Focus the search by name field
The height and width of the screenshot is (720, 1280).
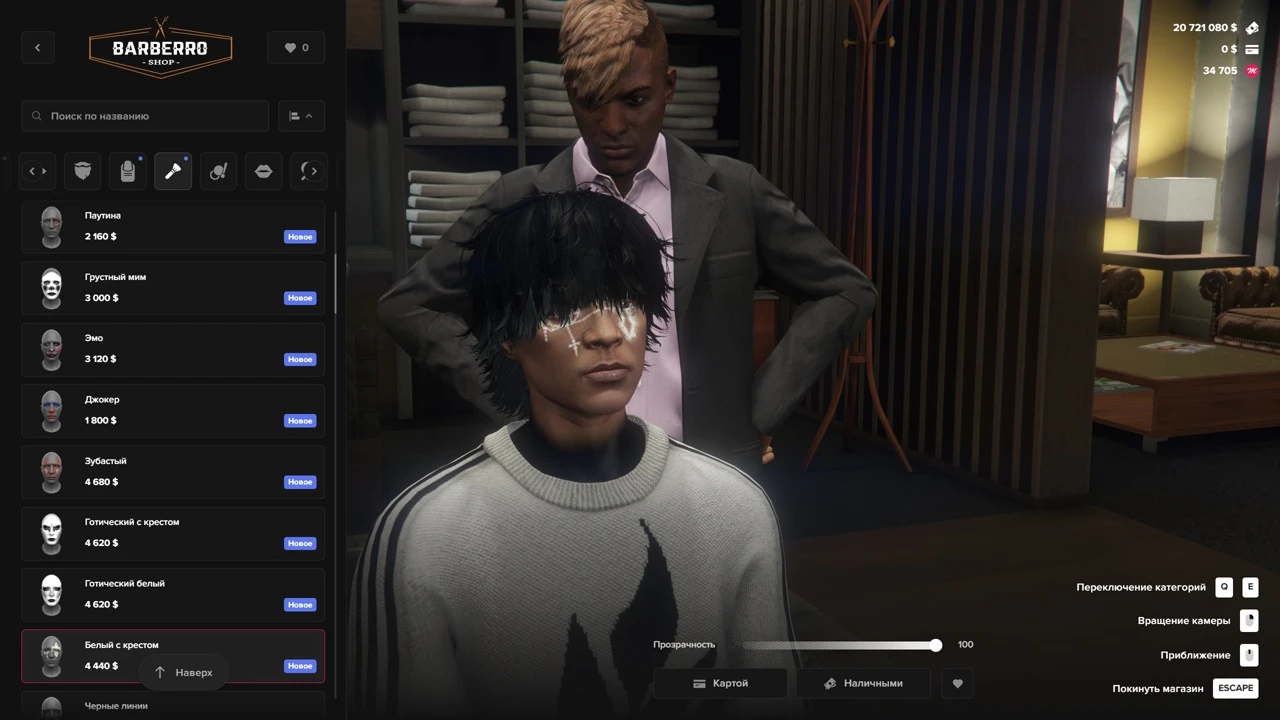pos(145,116)
